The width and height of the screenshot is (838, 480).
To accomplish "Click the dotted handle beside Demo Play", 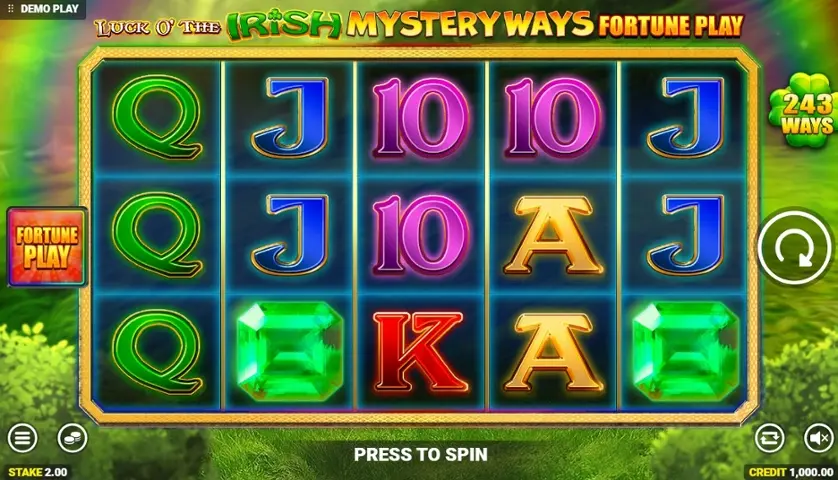I will pos(9,8).
